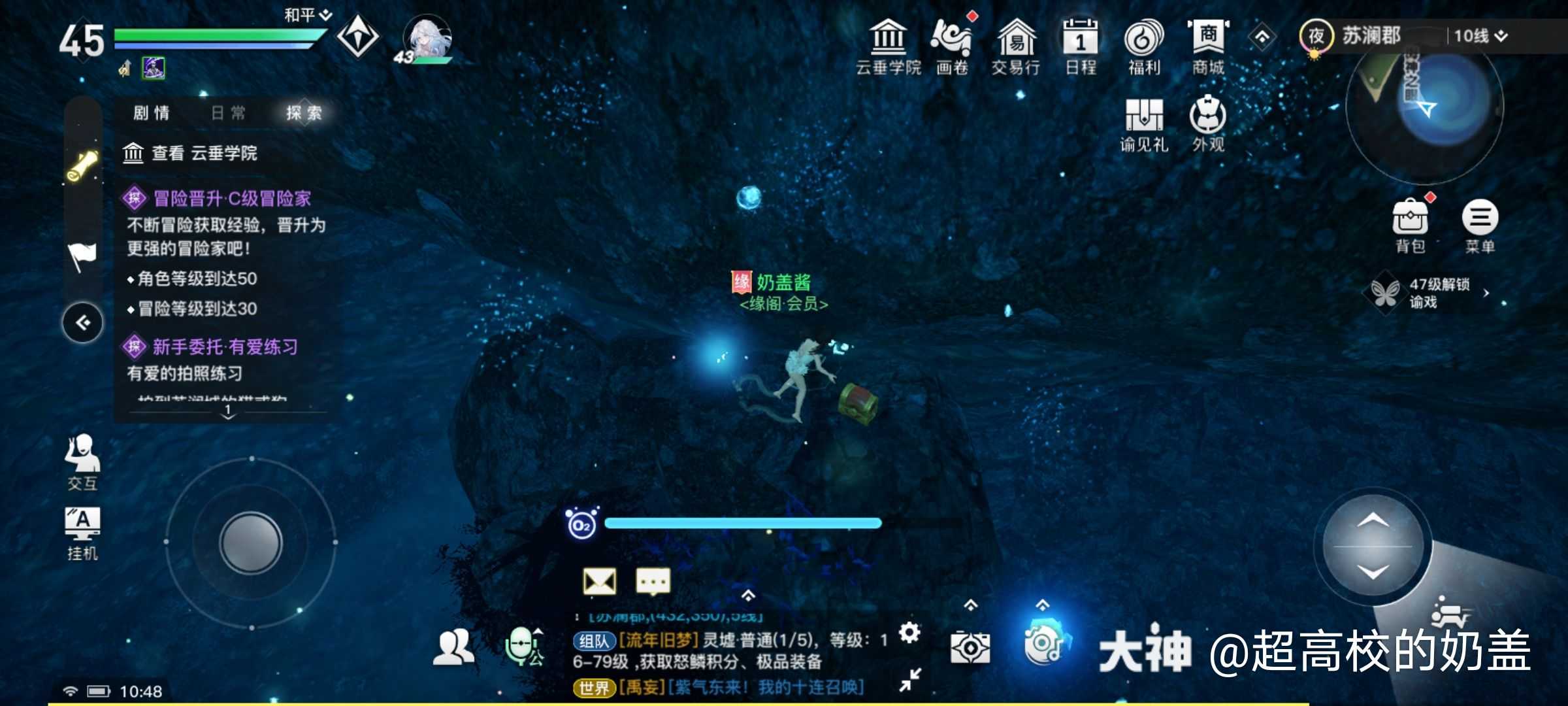The image size is (1568, 706).
Task: Open the 画卷 scroll menu
Action: click(x=951, y=46)
